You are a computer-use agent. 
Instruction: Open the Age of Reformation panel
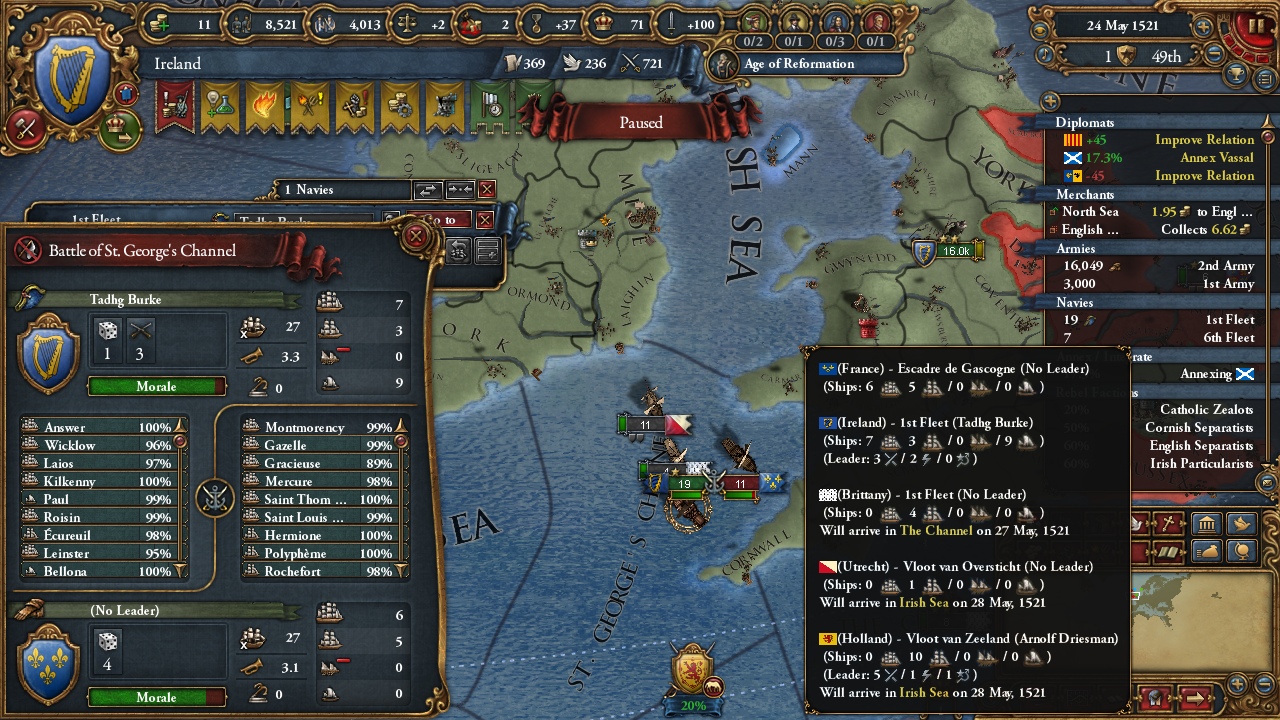(x=799, y=64)
